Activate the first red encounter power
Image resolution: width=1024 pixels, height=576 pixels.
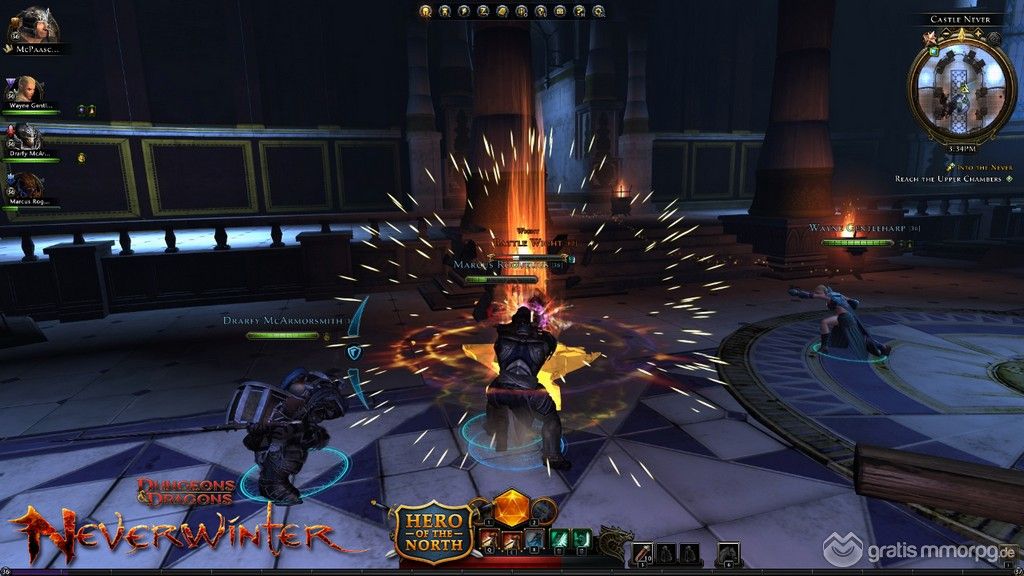[x=489, y=540]
